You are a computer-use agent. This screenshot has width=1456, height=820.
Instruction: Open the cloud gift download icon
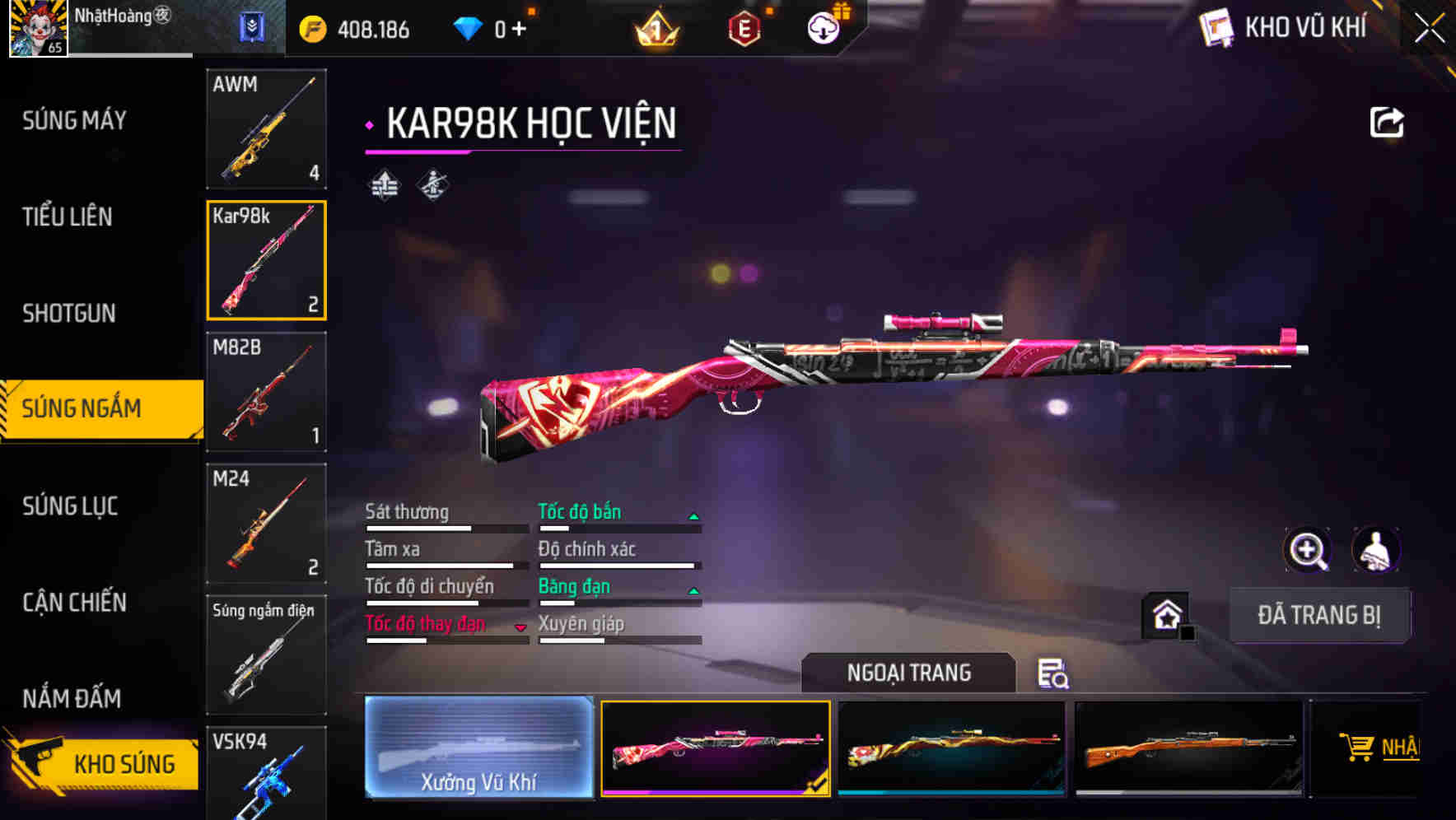(x=822, y=27)
